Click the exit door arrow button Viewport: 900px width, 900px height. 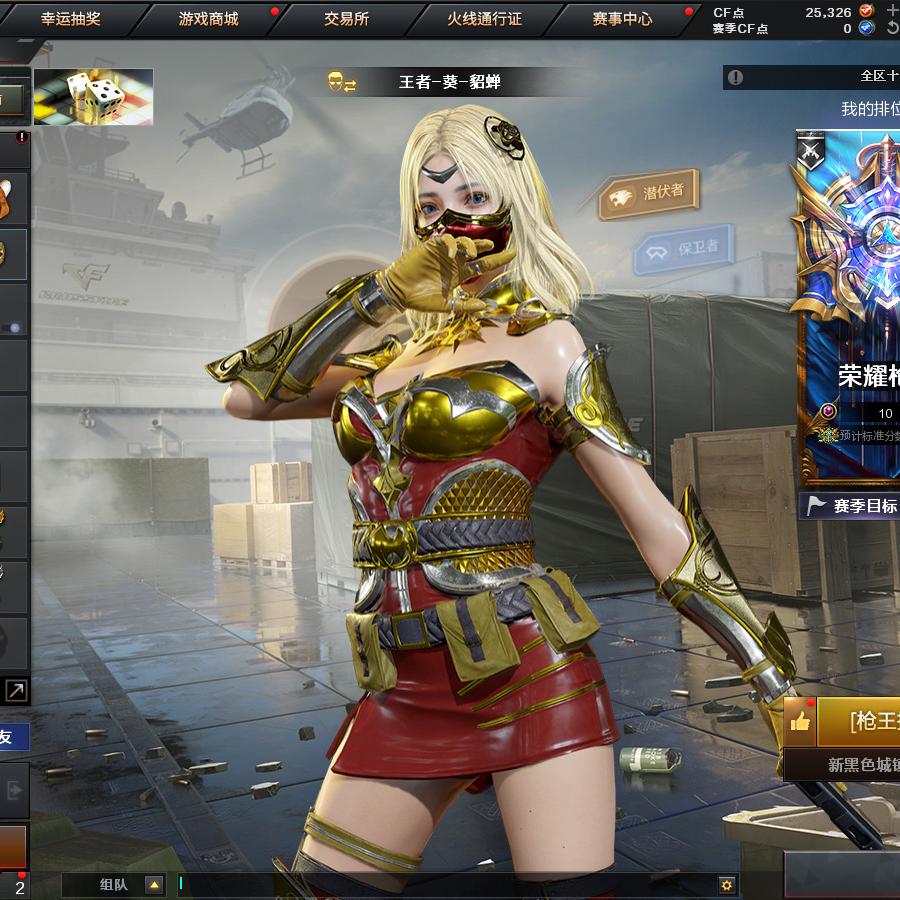(14, 790)
